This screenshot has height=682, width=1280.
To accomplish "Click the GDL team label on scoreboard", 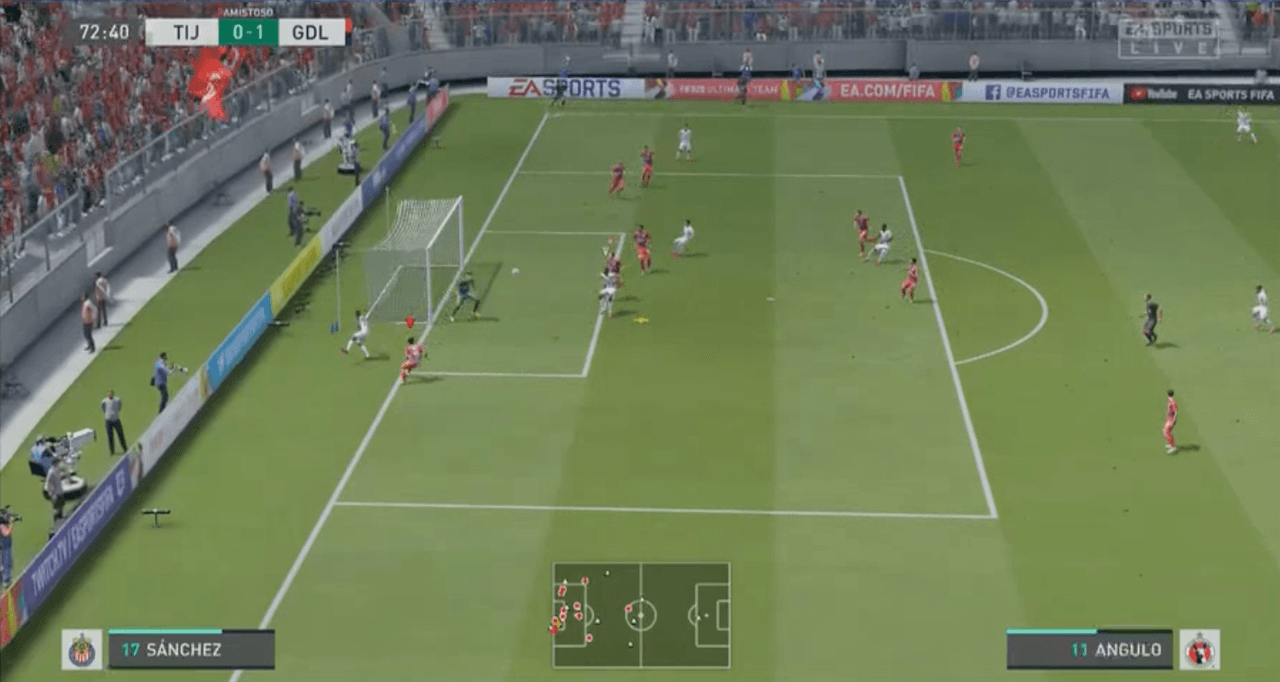I will 311,32.
